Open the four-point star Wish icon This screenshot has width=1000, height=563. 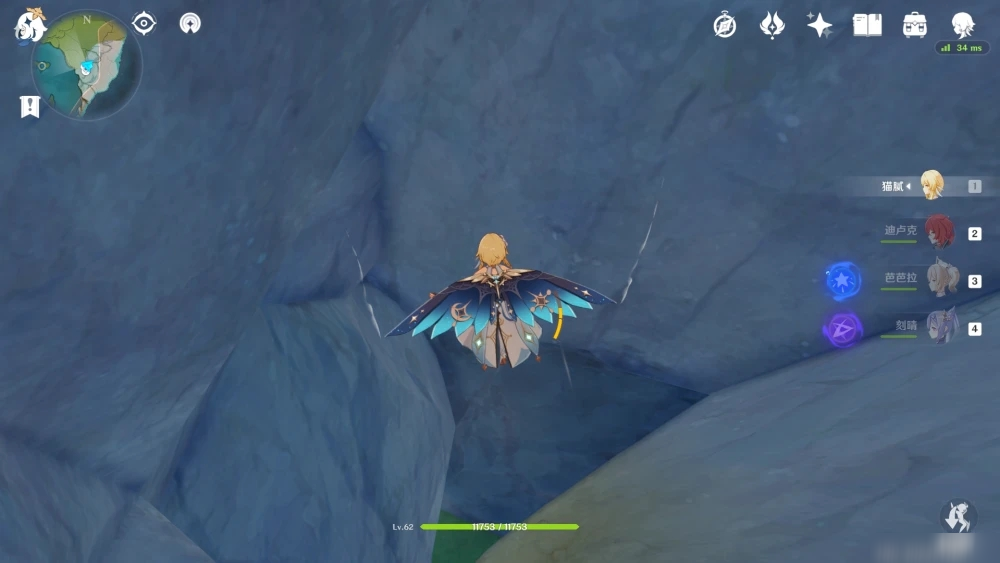tap(820, 25)
